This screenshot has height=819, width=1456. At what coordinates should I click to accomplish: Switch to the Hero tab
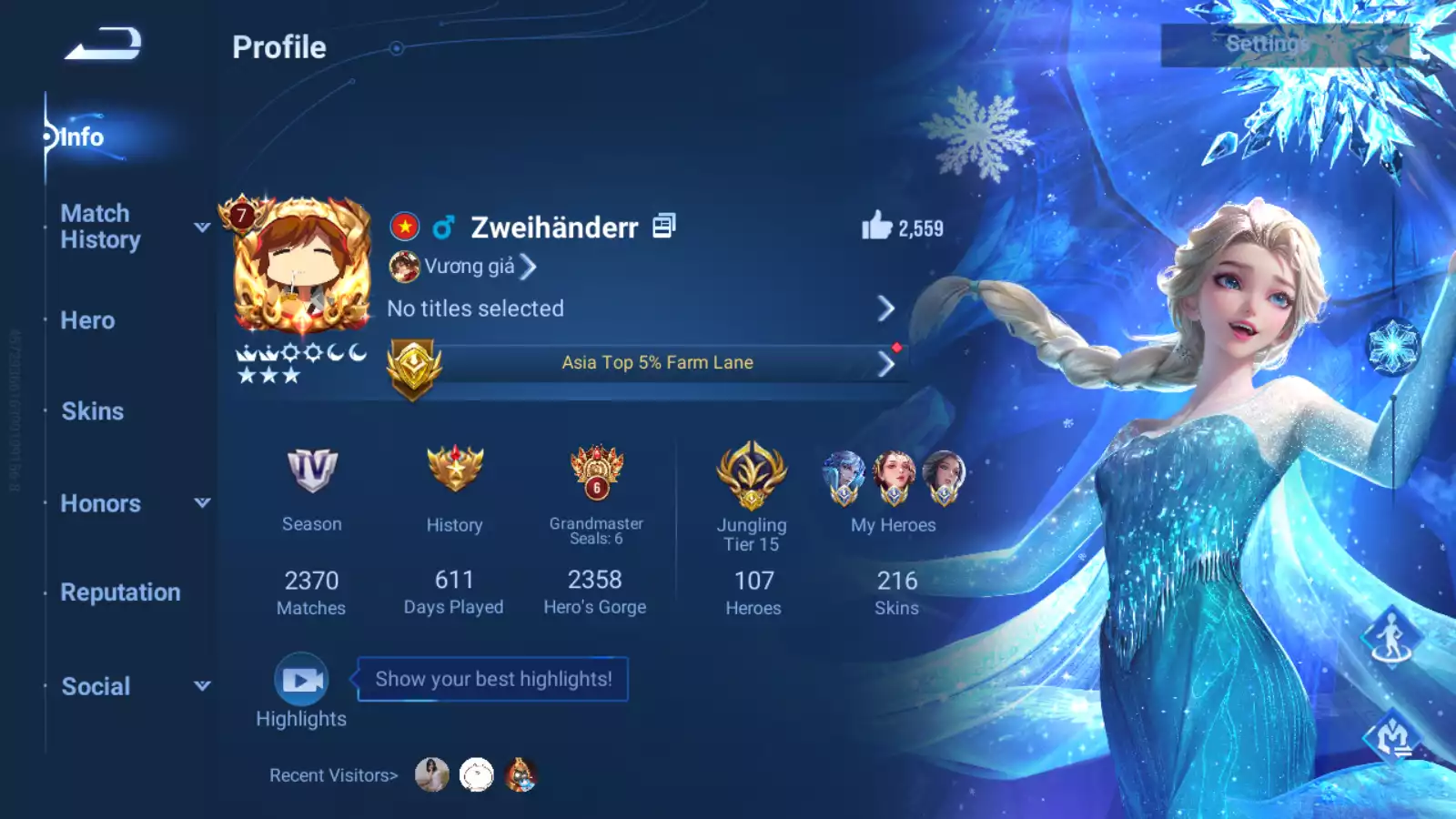(x=87, y=320)
